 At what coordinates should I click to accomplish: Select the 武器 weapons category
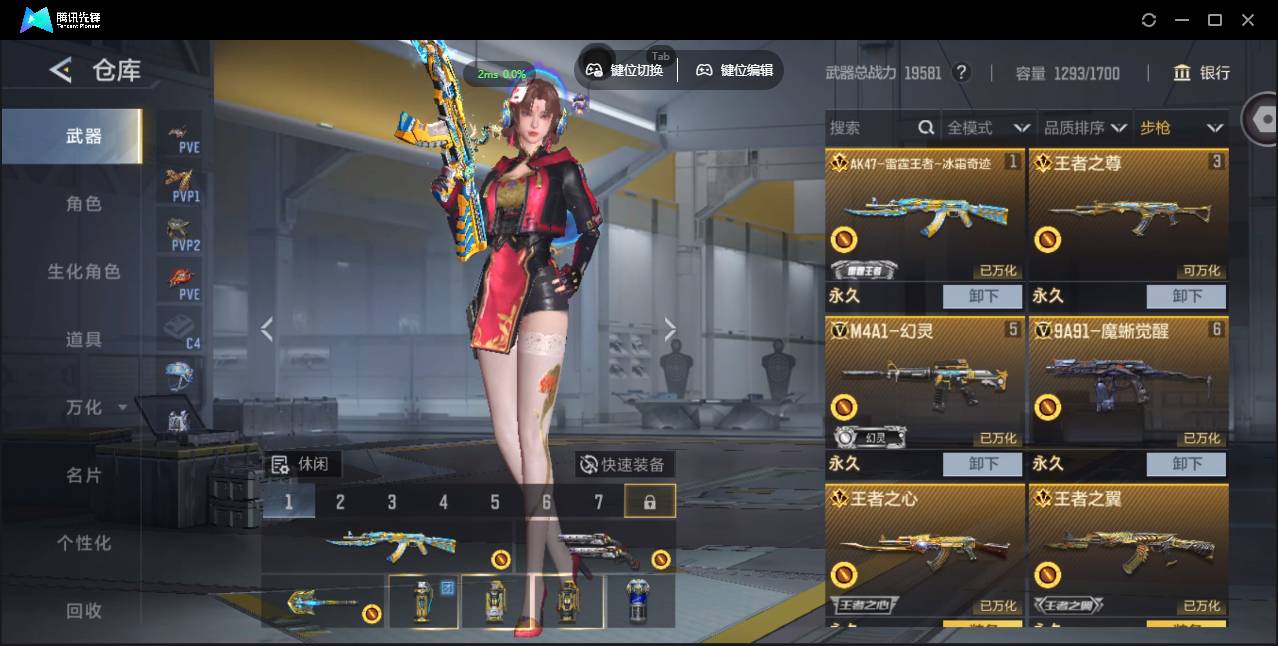(83, 136)
